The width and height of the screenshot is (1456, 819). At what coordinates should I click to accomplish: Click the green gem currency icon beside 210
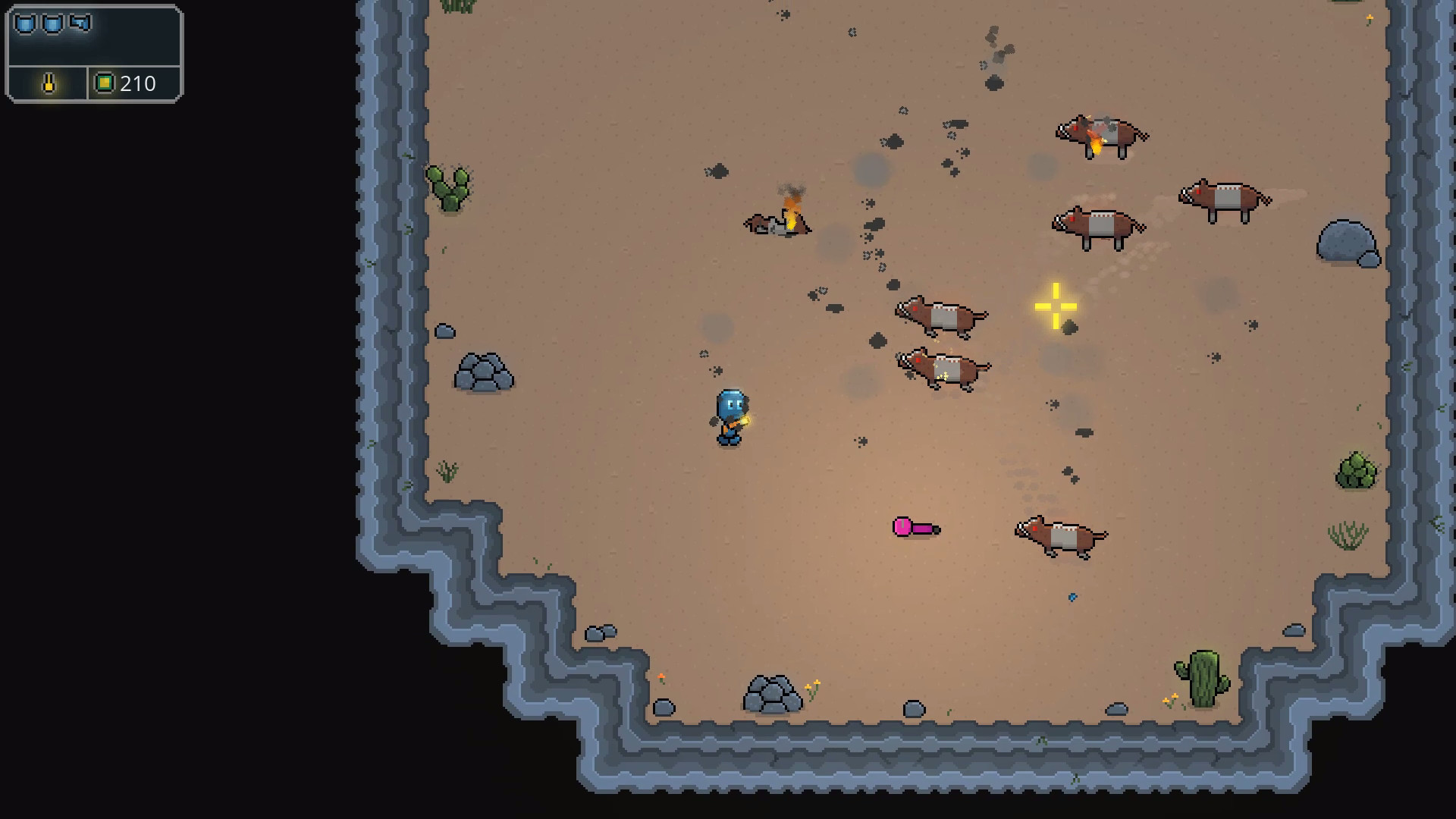tap(105, 84)
